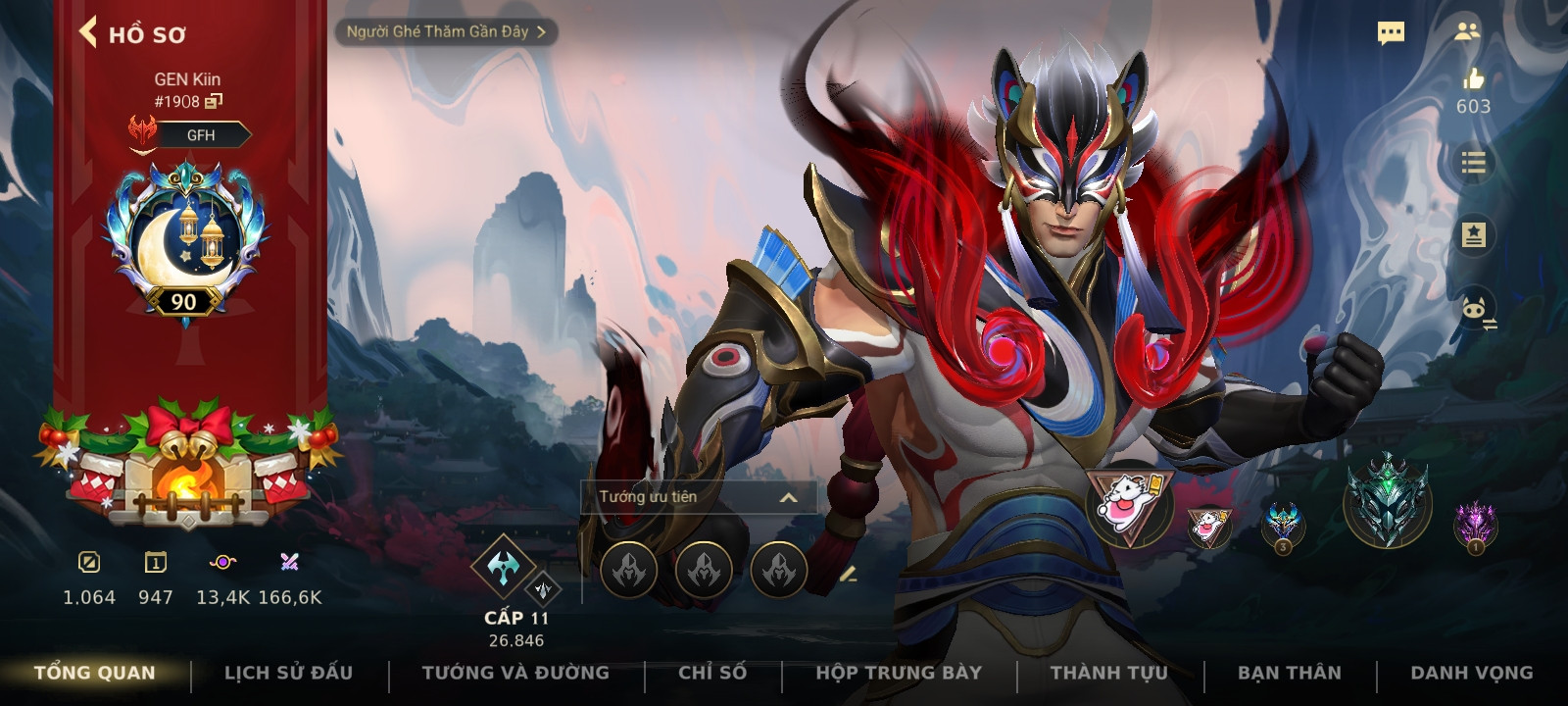View the Bạn Thân tab
This screenshot has height=706, width=1568.
click(x=1290, y=673)
